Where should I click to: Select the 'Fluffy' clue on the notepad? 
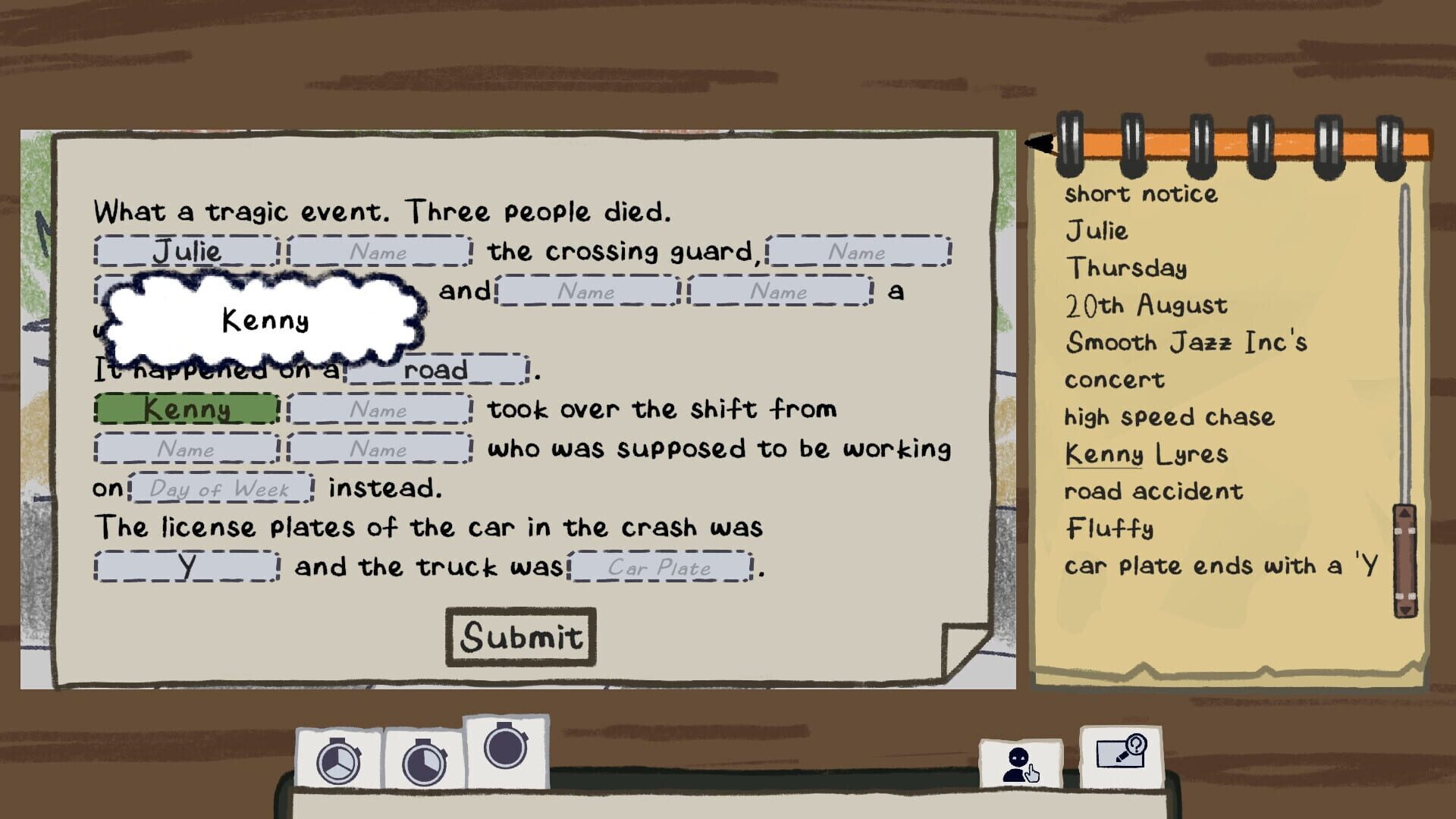point(1109,529)
